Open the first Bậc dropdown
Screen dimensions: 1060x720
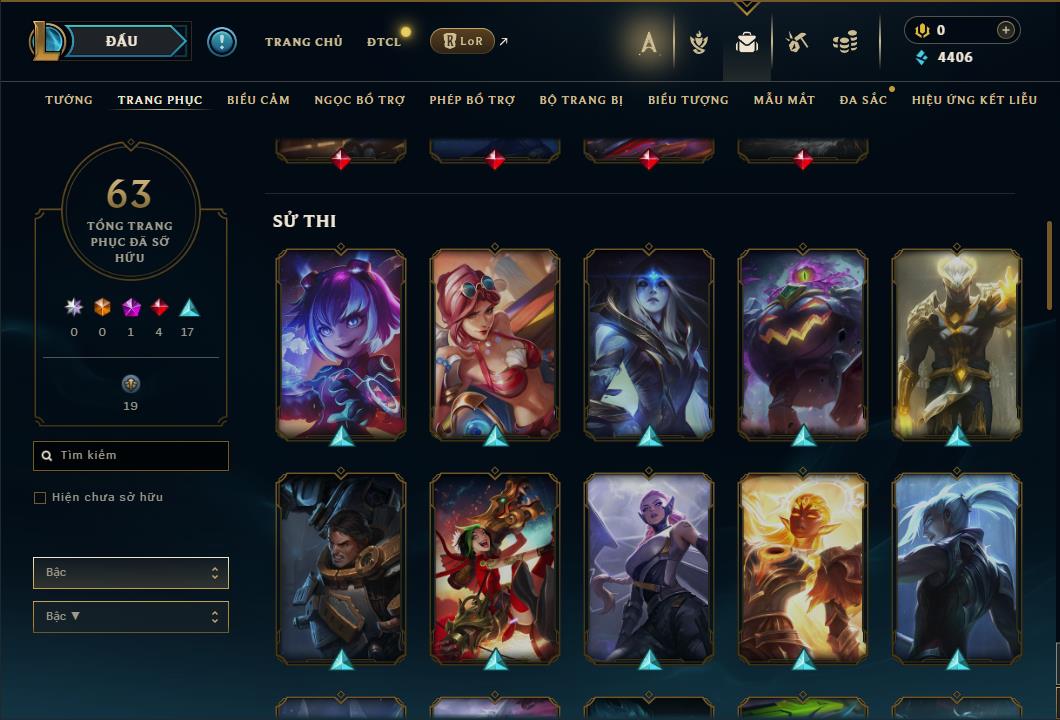131,573
